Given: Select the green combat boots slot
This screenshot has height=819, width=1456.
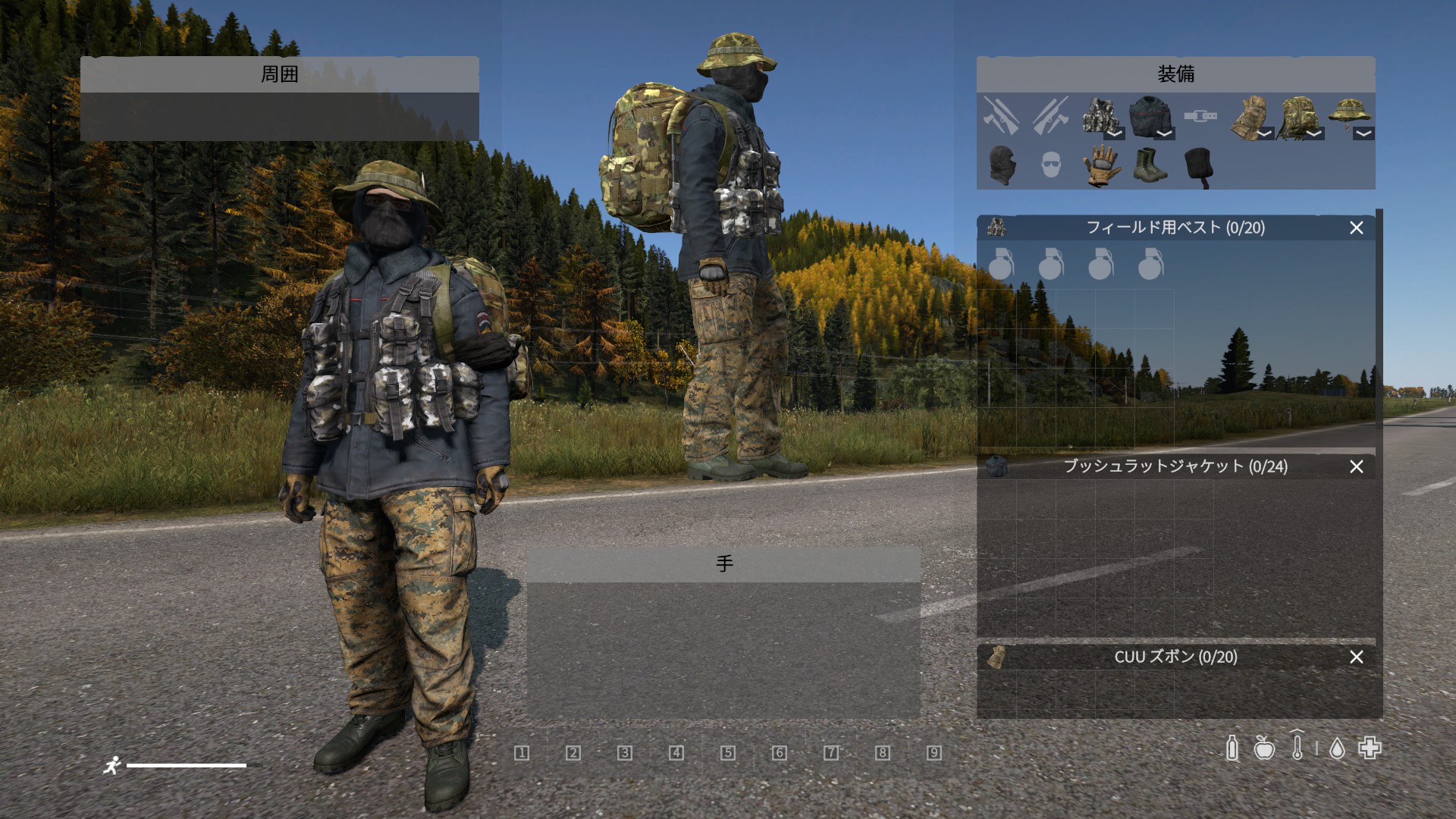Looking at the screenshot, I should click(x=1149, y=165).
